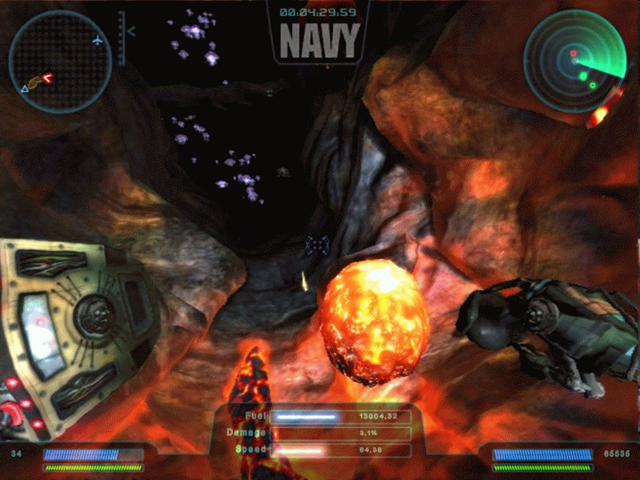Image resolution: width=640 pixels, height=480 pixels.
Task: Click the NAVY team badge
Action: [x=319, y=41]
